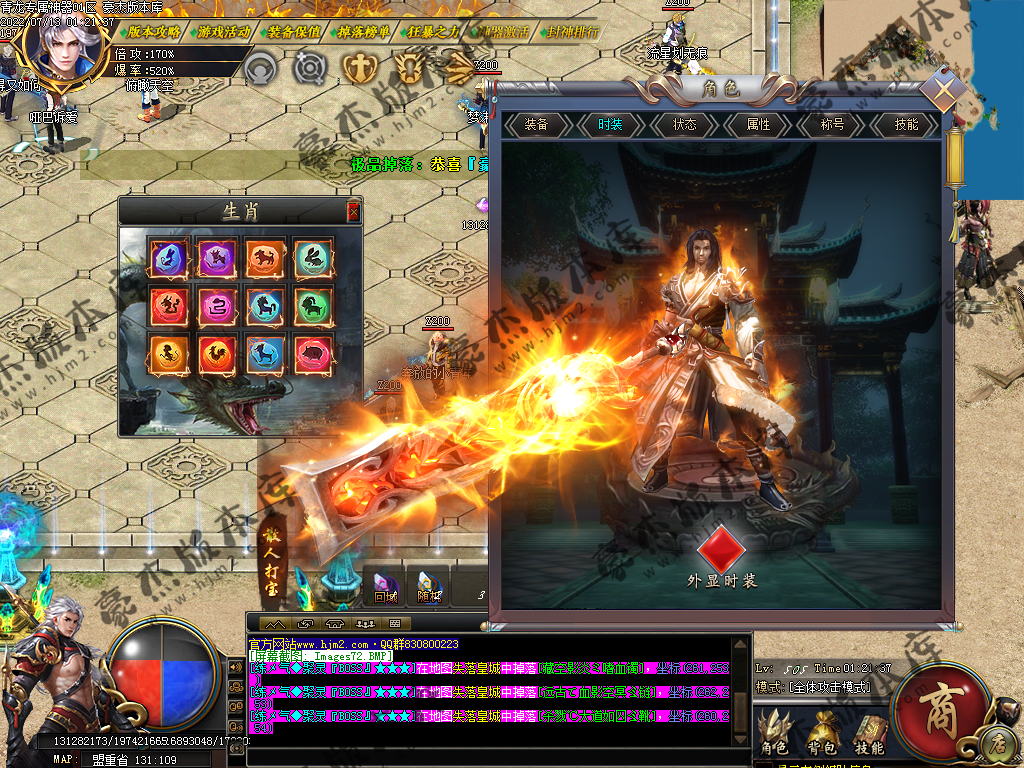Image resolution: width=1024 pixels, height=768 pixels.
Task: Open the 技能 tab in character window
Action: click(x=906, y=125)
